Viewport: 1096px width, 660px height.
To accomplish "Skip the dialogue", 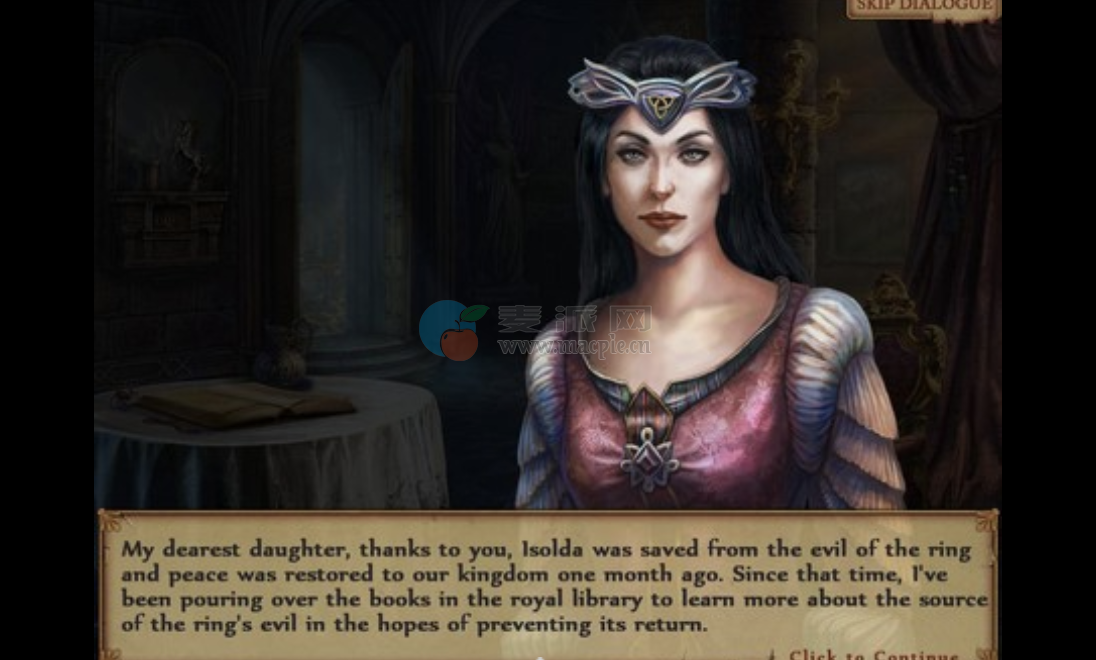I will pos(922,8).
